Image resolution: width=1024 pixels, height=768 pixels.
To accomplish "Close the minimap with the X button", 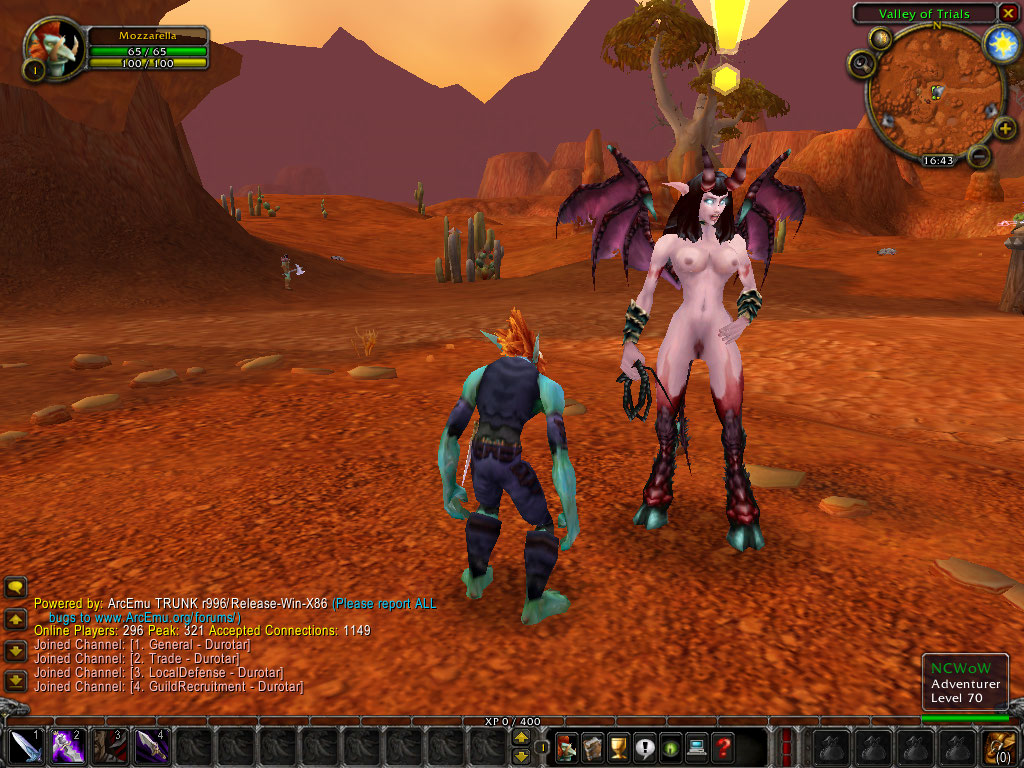I will pos(1008,13).
